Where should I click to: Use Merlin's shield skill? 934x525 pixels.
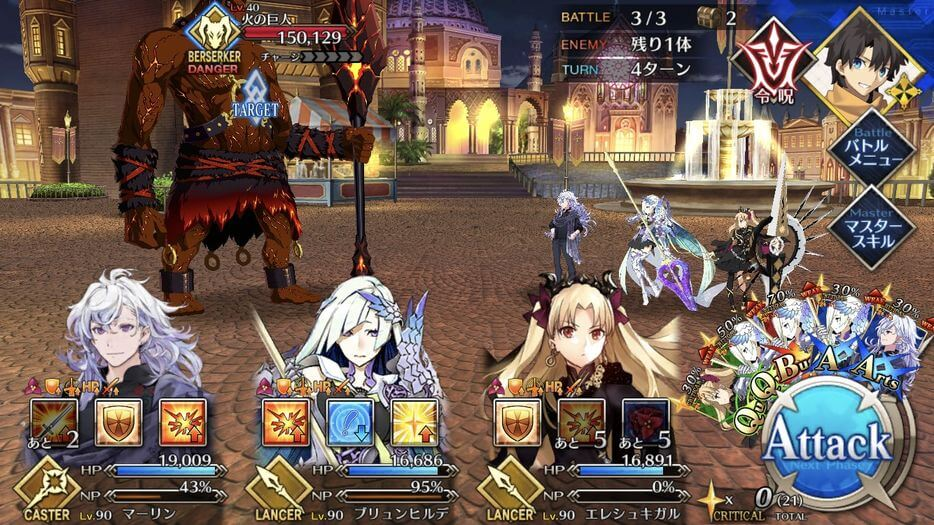tap(118, 421)
